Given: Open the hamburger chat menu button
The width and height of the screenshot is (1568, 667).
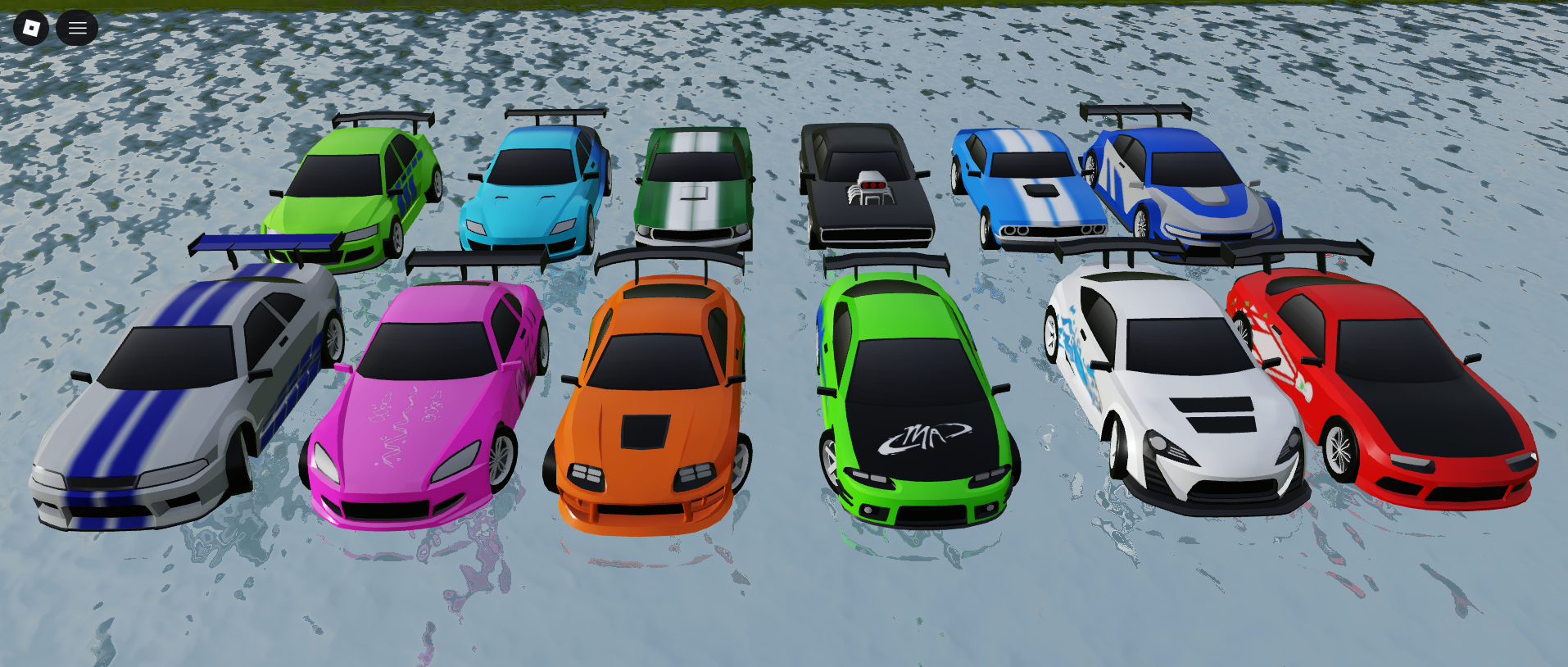Looking at the screenshot, I should (77, 28).
